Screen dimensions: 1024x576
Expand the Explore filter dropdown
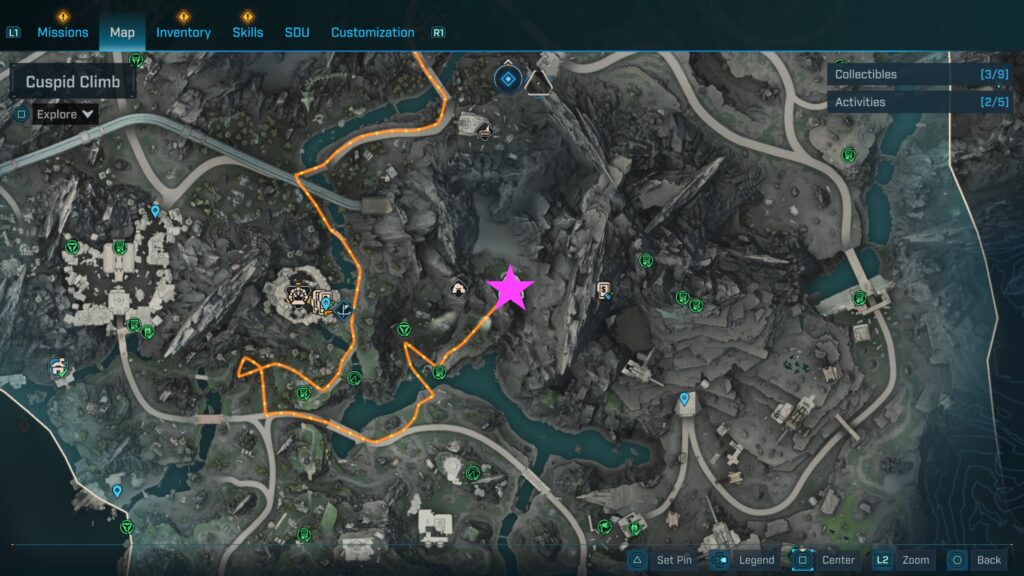66,114
